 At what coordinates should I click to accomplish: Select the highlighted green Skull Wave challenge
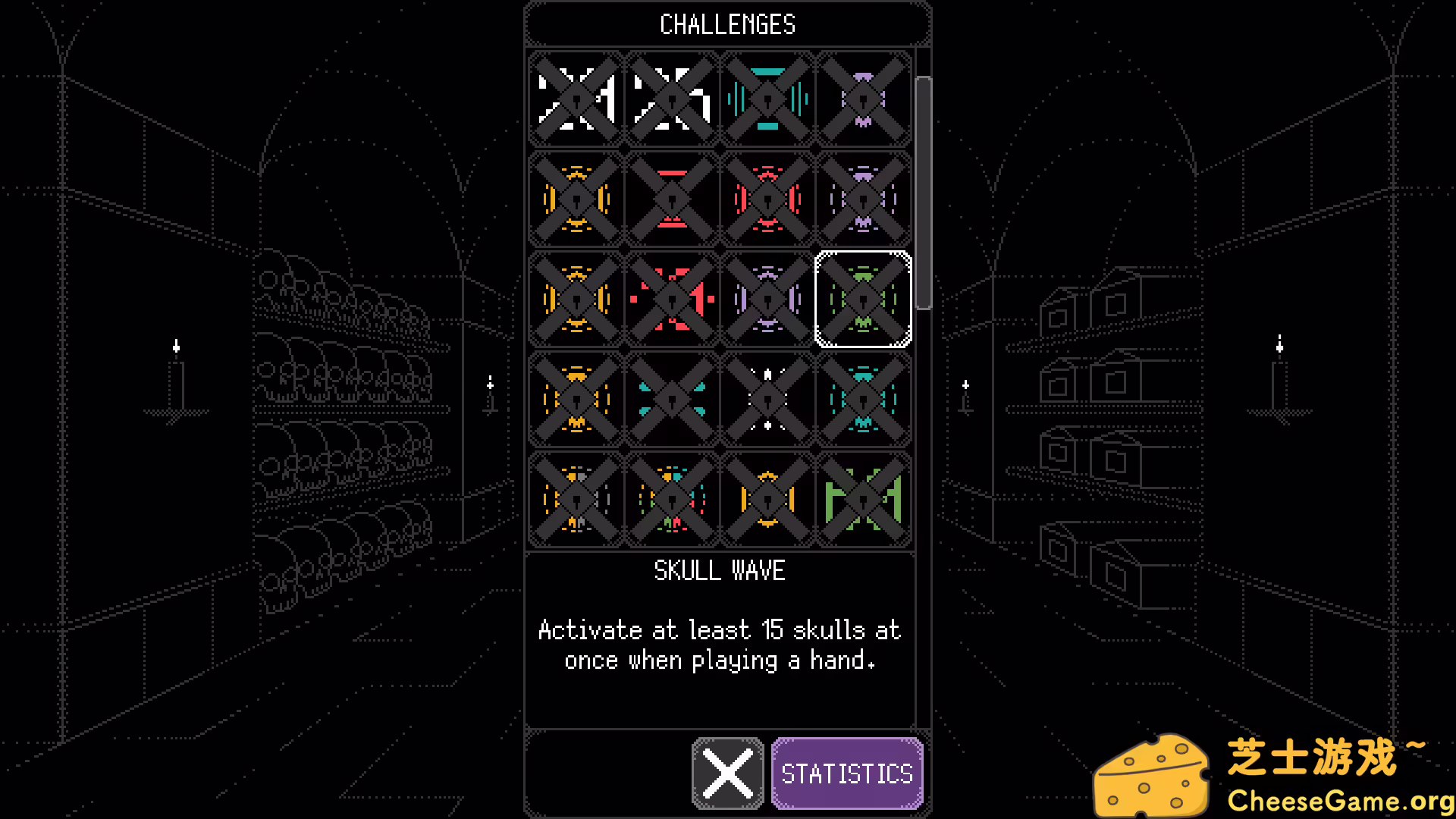tap(864, 300)
